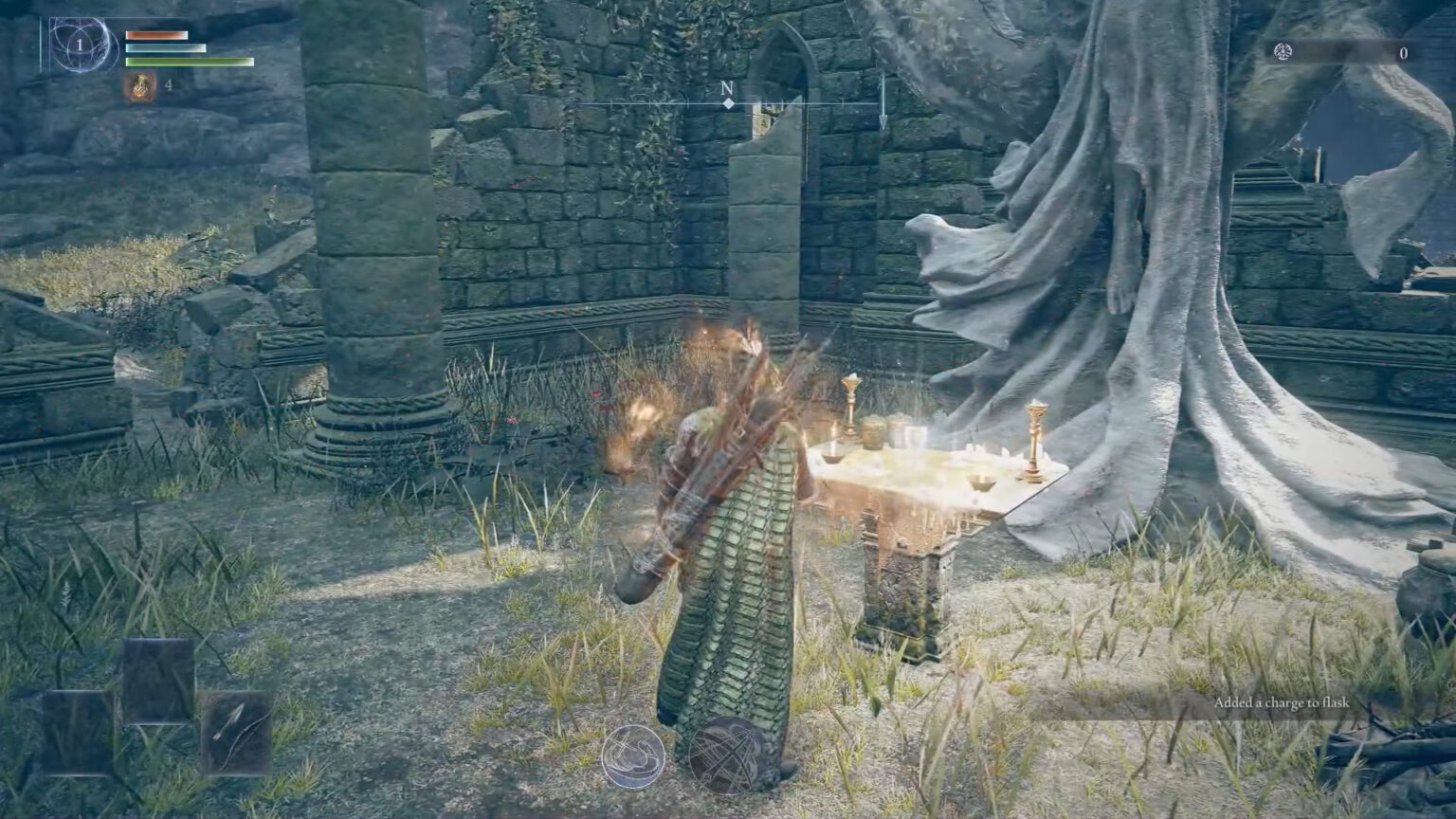Click the green stamina bar
Image resolution: width=1456 pixels, height=819 pixels.
tap(190, 62)
